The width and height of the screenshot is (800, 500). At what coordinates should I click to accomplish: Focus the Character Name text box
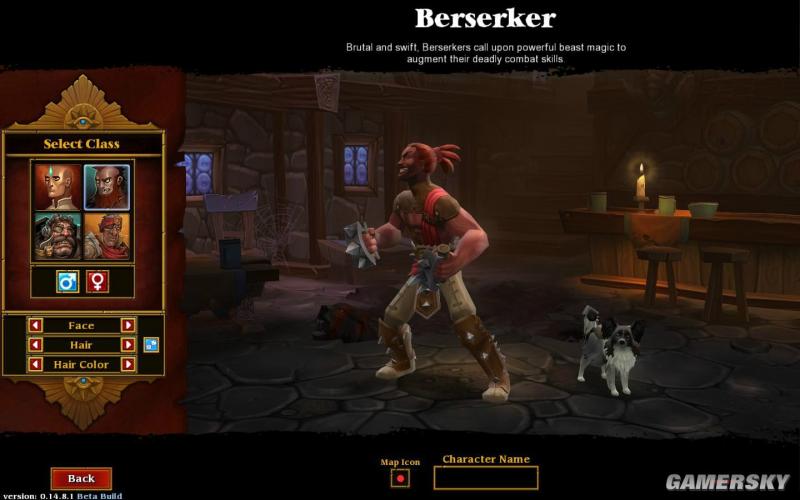click(485, 478)
